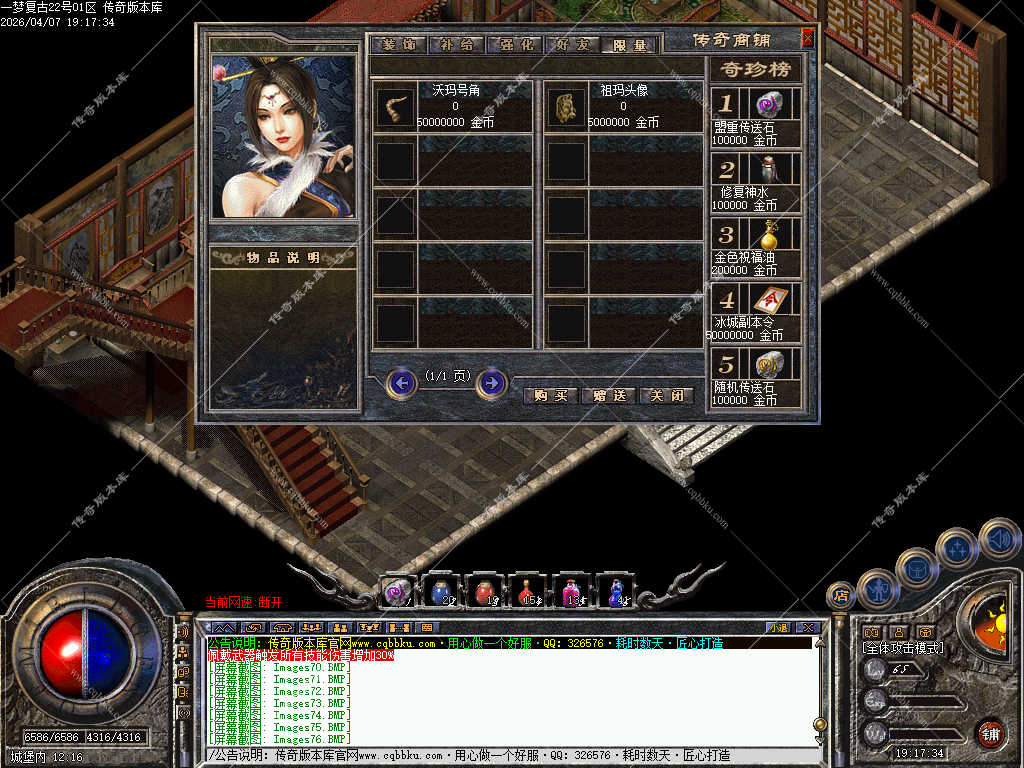Choose the 祖玛头像 item
Screen dimensions: 1024x768
coord(565,107)
